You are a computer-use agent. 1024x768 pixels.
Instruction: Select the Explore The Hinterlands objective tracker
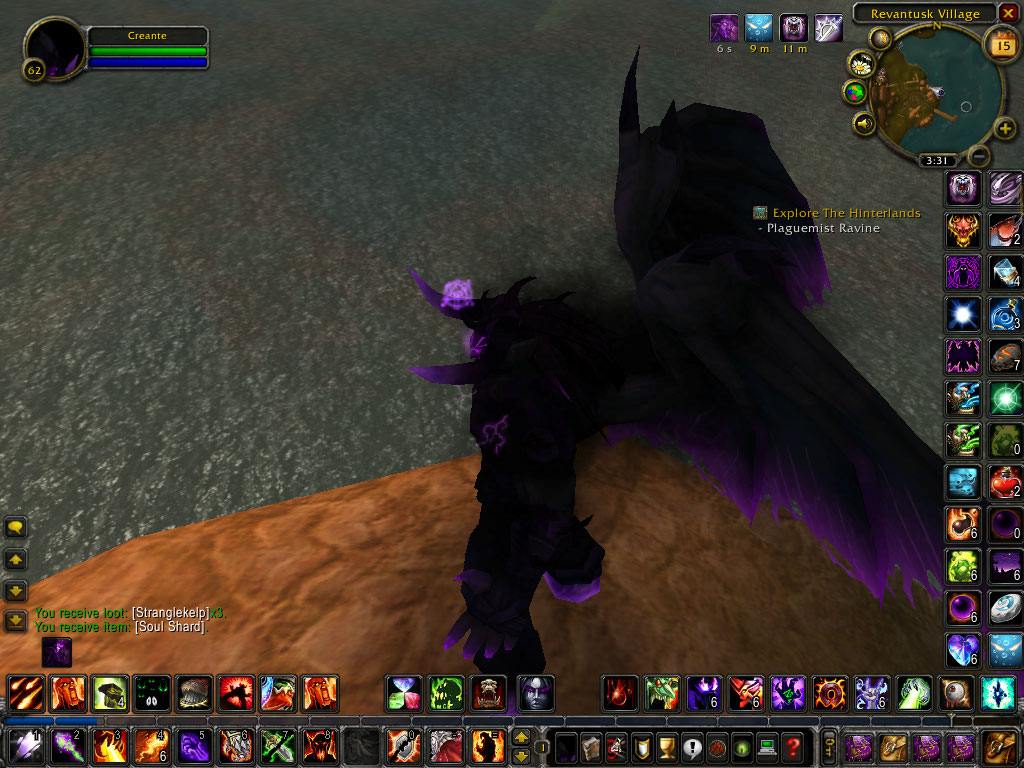(x=846, y=213)
